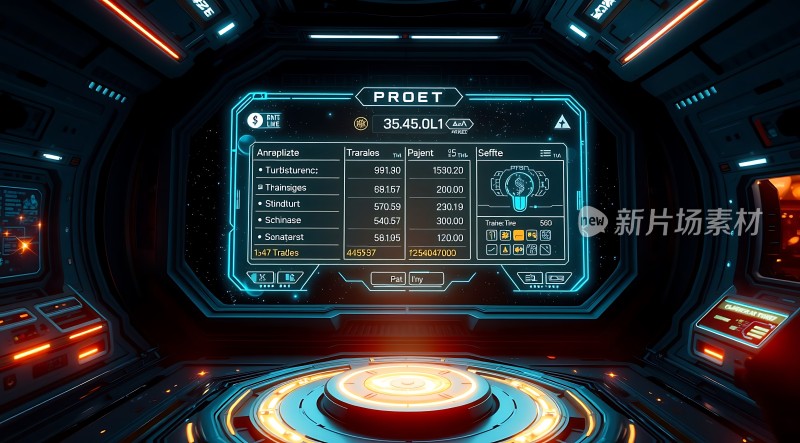Click the clipboard button beside the X button
The height and width of the screenshot is (443, 800).
(x=288, y=278)
